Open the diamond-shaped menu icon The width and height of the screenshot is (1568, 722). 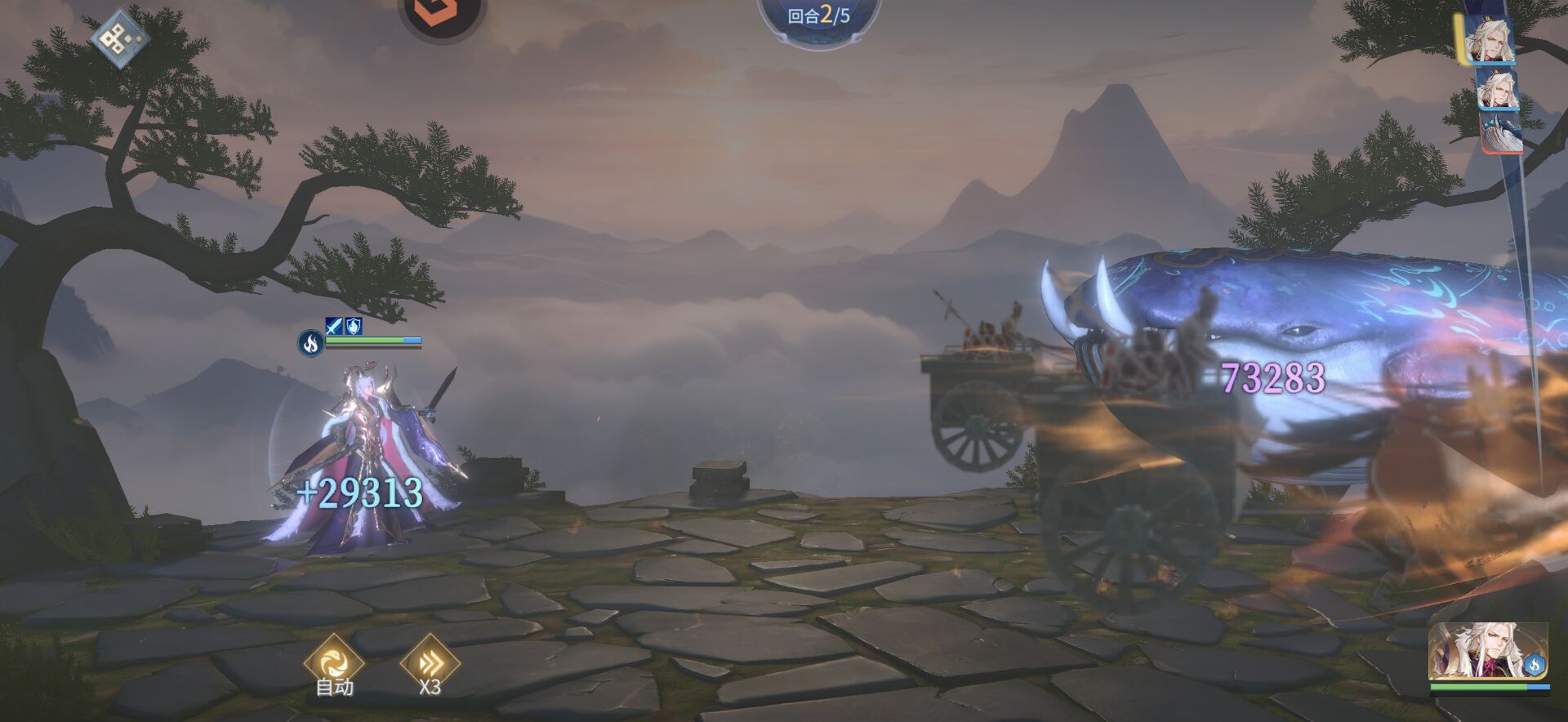119,38
